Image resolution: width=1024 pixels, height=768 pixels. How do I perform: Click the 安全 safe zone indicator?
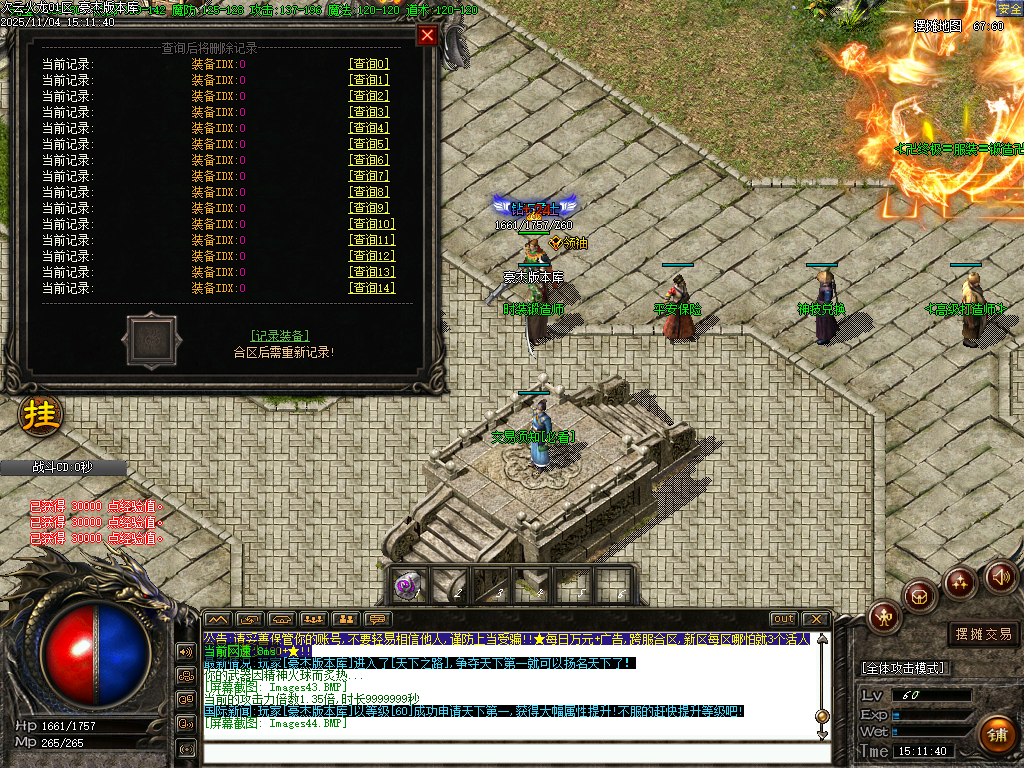pyautogui.click(x=1009, y=9)
